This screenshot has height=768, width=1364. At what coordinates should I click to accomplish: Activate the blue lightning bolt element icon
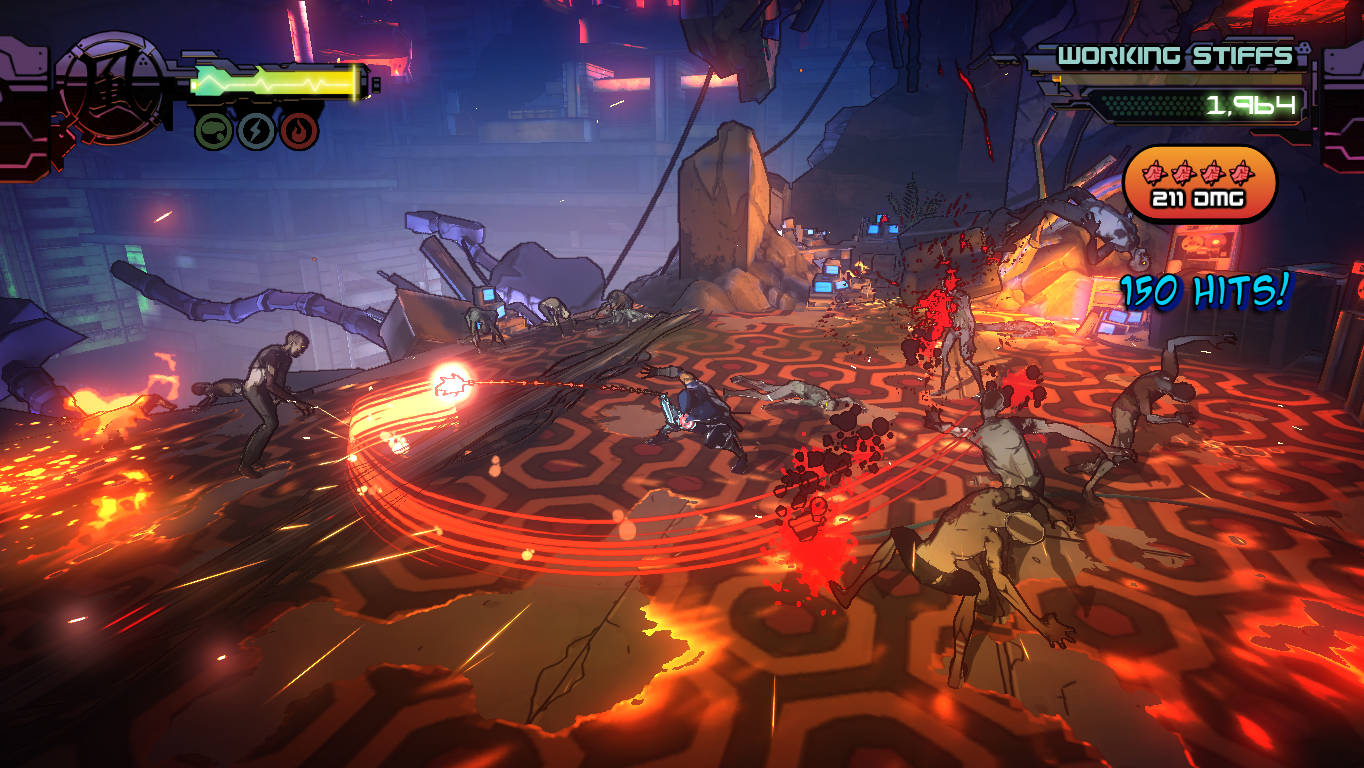coord(256,131)
